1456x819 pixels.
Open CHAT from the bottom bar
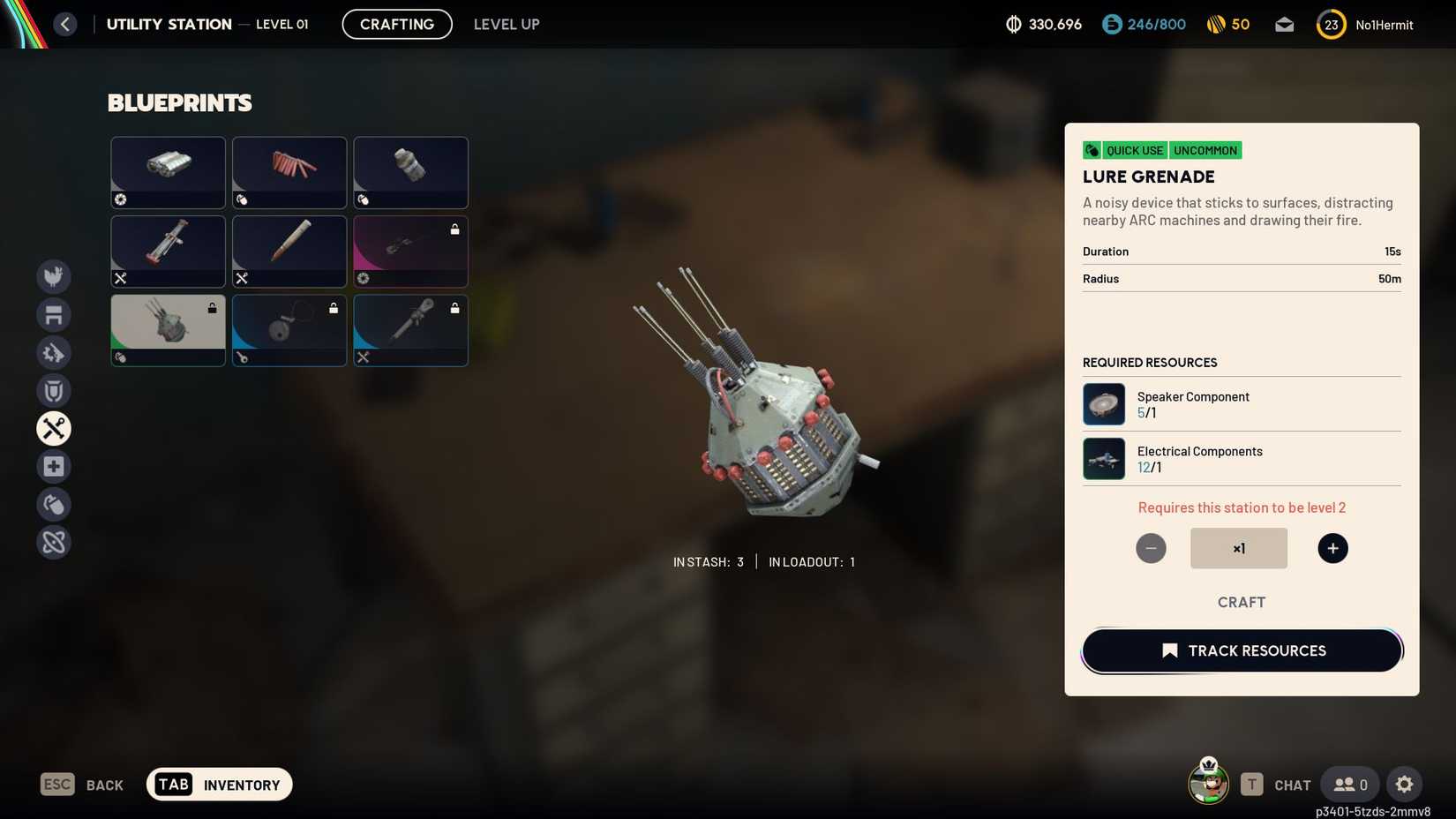point(1291,785)
